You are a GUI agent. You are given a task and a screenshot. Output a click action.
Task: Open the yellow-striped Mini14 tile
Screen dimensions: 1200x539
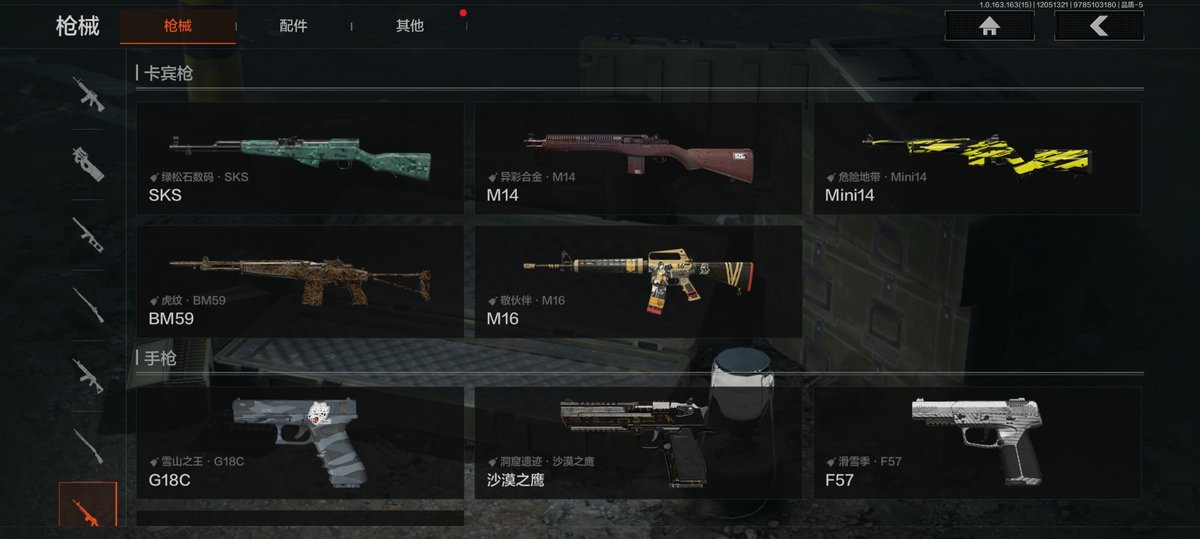977,157
